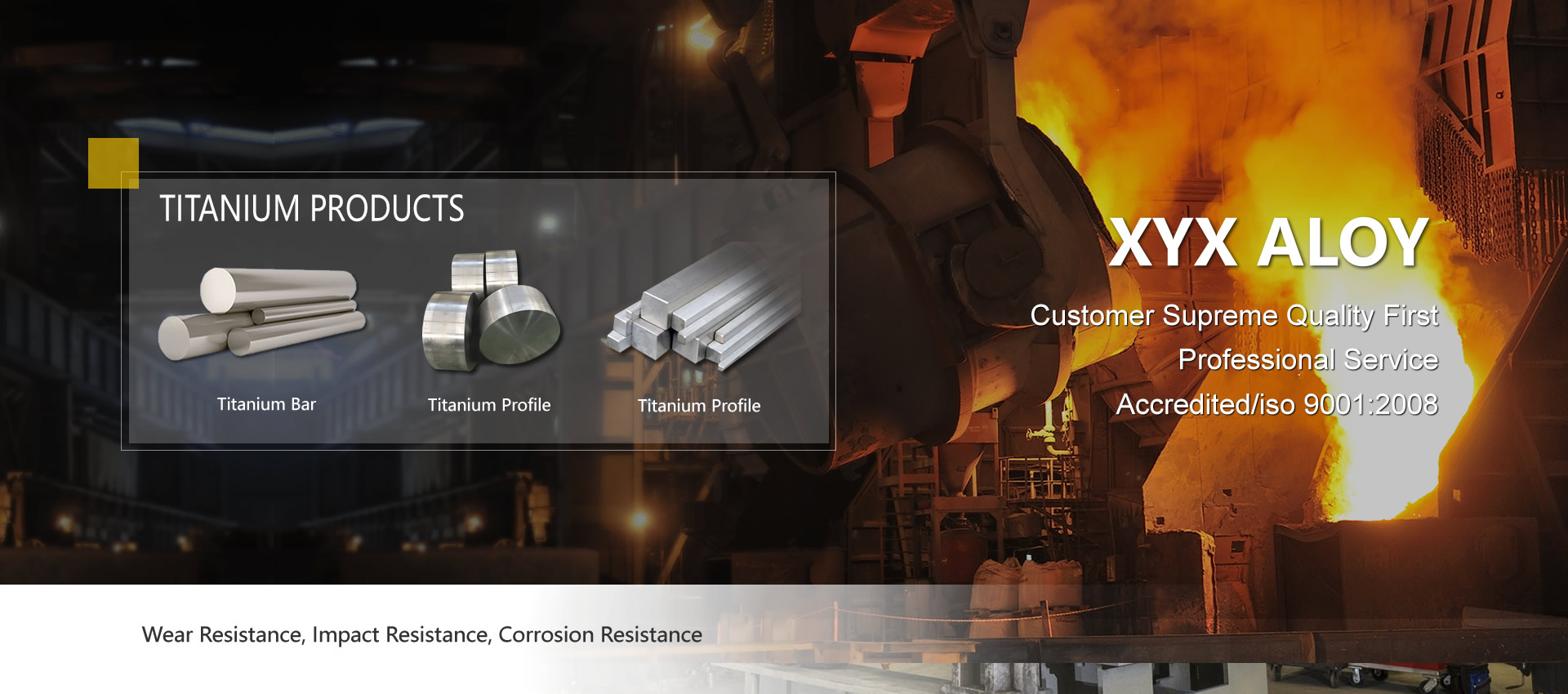Click the Titanium Bar text label
The image size is (1568, 694).
266,404
